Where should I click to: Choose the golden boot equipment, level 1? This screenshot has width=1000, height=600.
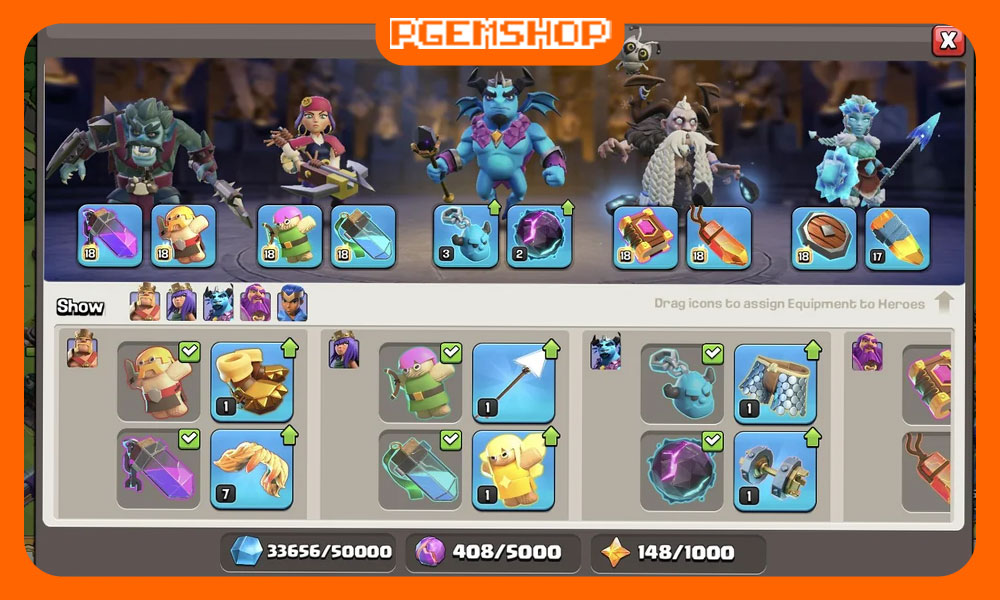pos(251,382)
